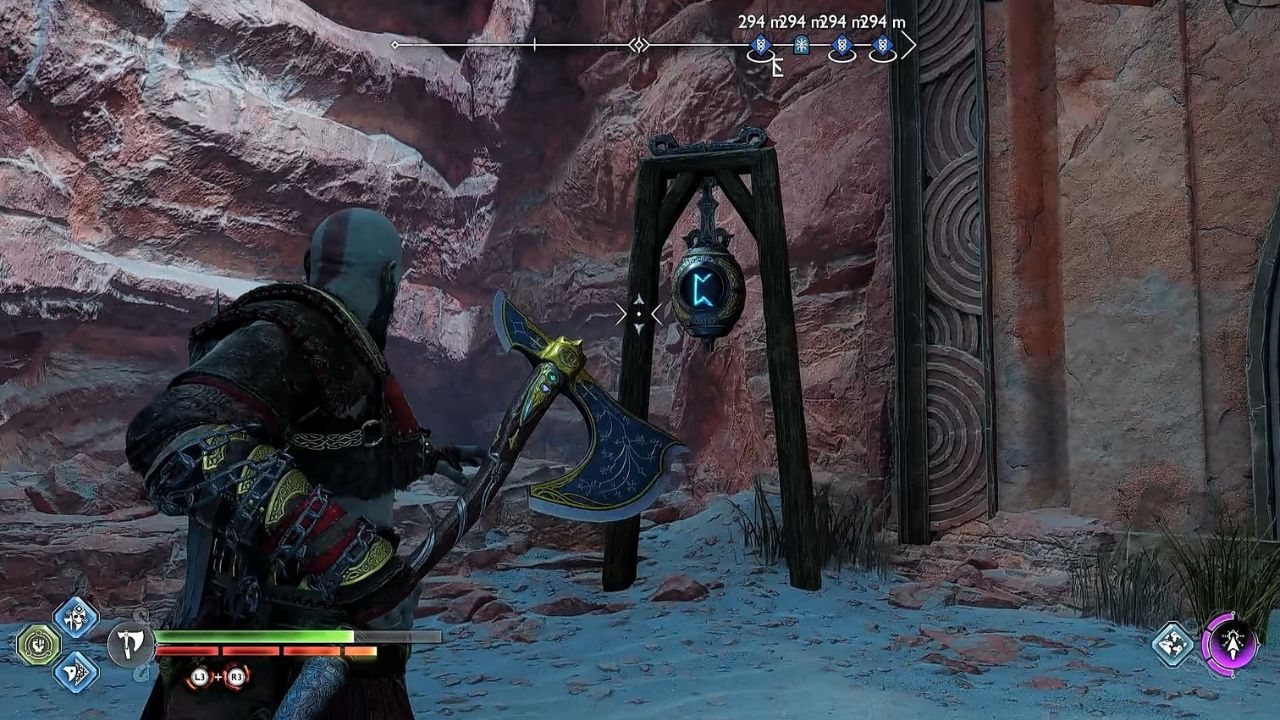Select the upper blue runic attack diamond

74,617
